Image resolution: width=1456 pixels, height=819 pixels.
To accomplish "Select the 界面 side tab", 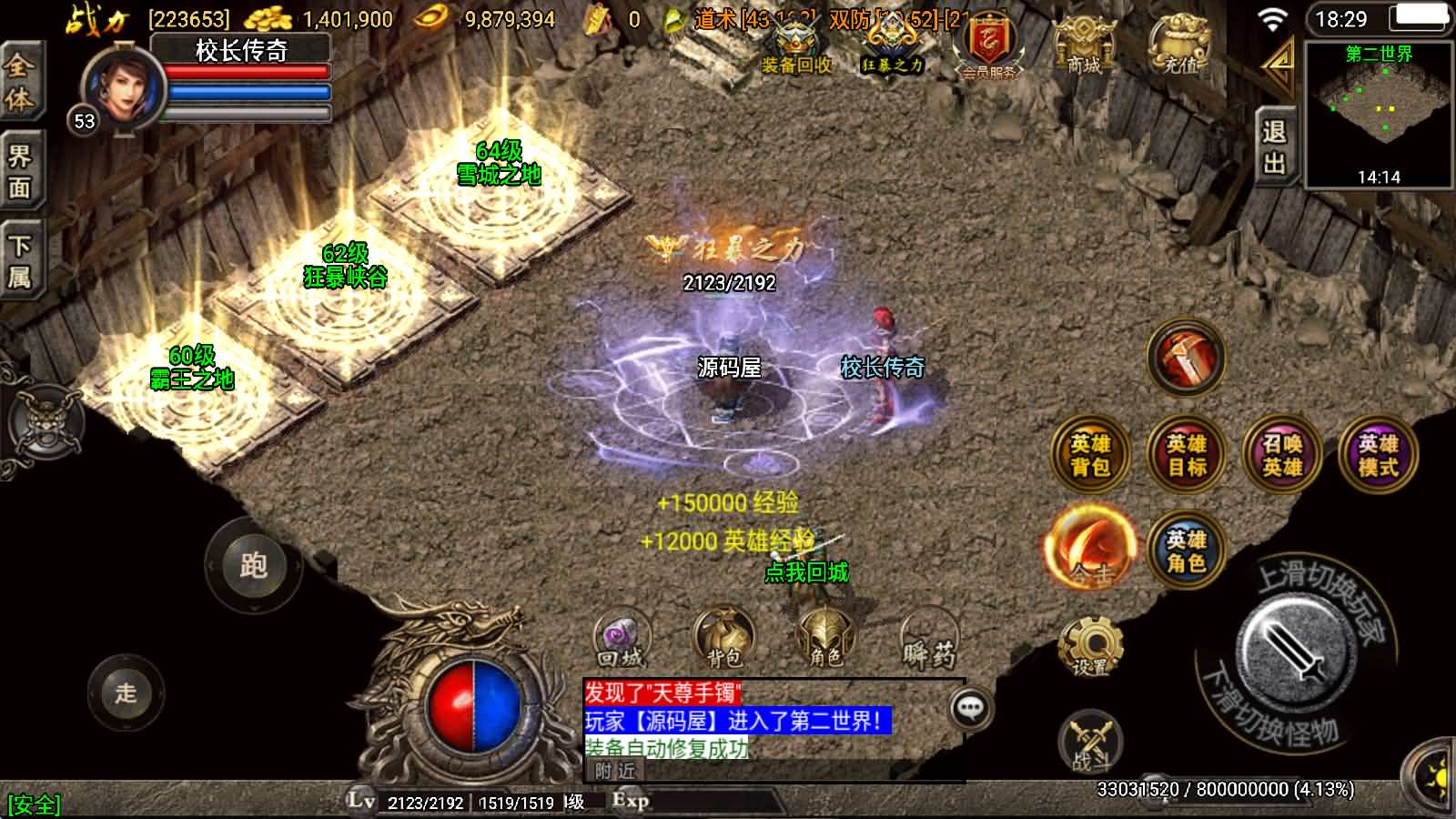I will [x=20, y=173].
